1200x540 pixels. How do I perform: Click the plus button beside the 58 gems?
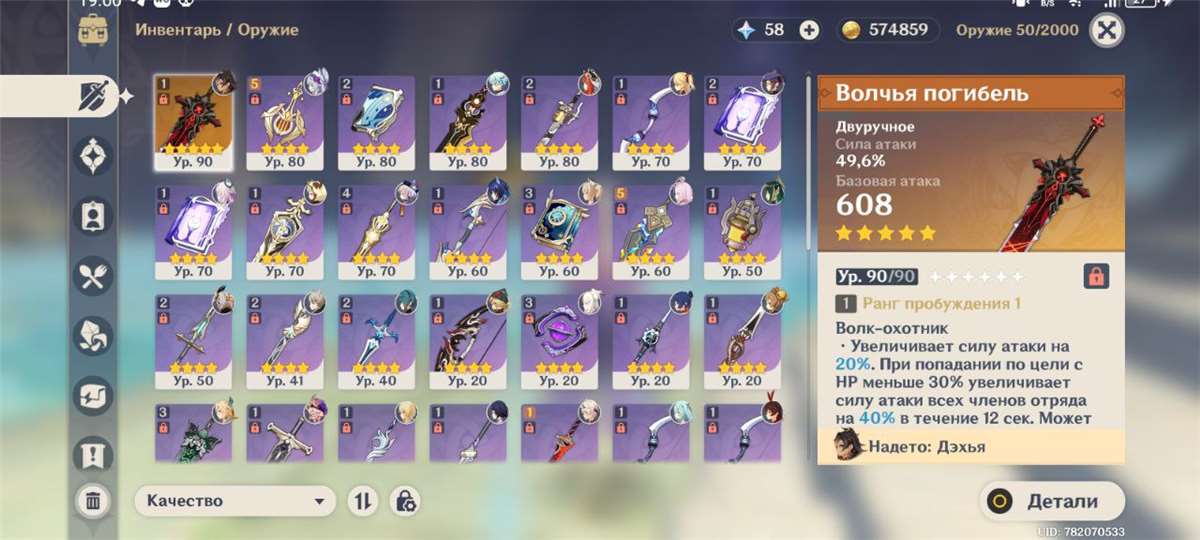[x=809, y=30]
